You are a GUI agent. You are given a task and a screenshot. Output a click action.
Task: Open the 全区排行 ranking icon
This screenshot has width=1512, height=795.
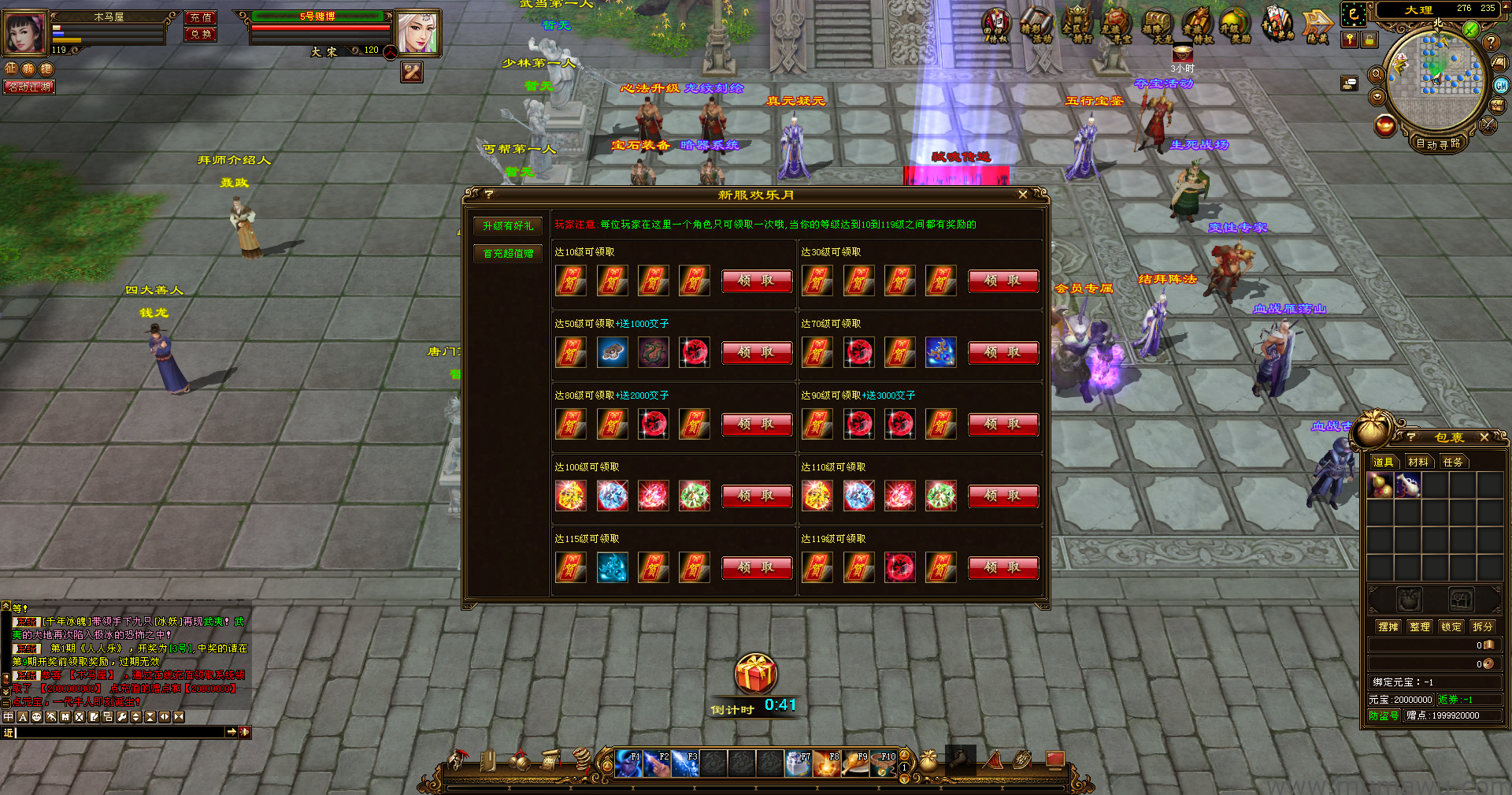tap(1077, 26)
